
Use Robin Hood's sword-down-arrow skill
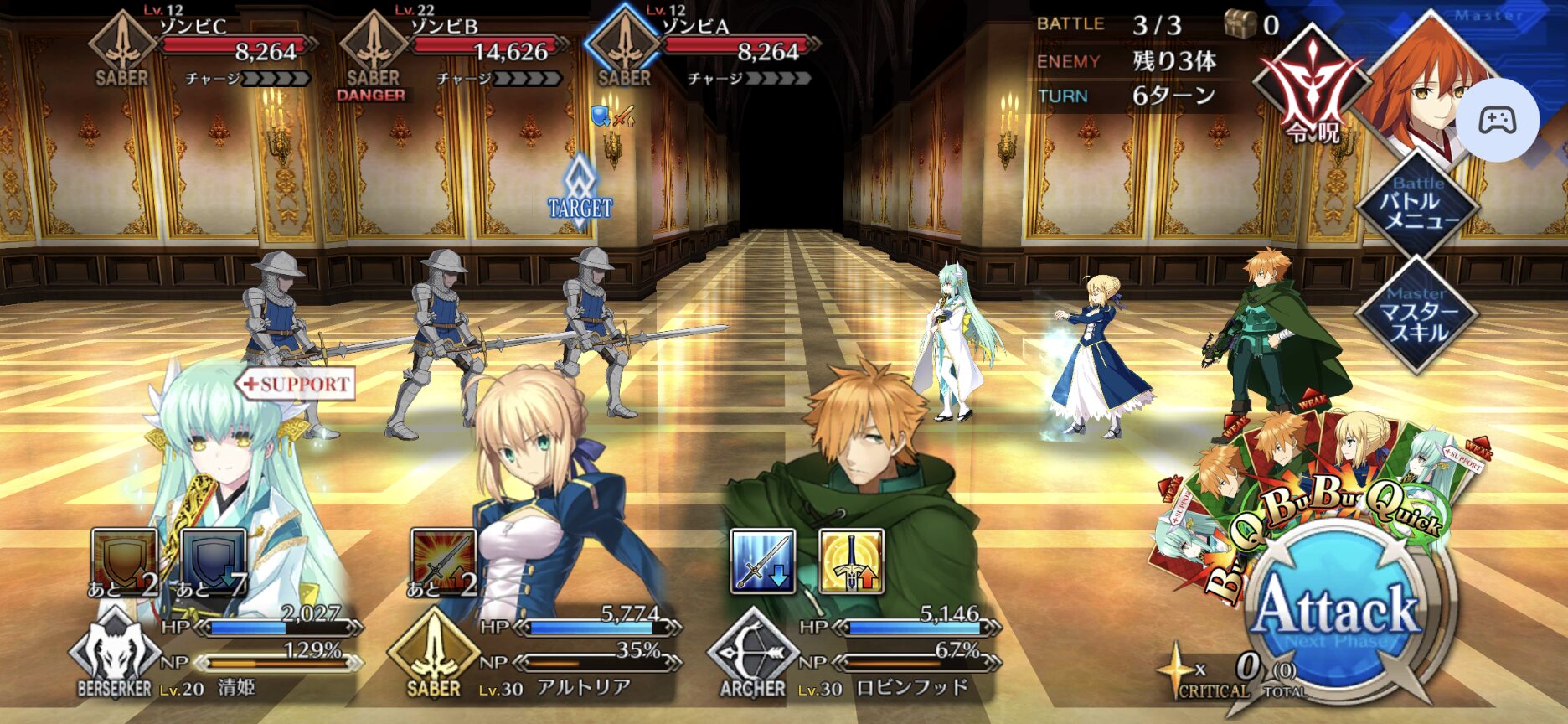762,561
